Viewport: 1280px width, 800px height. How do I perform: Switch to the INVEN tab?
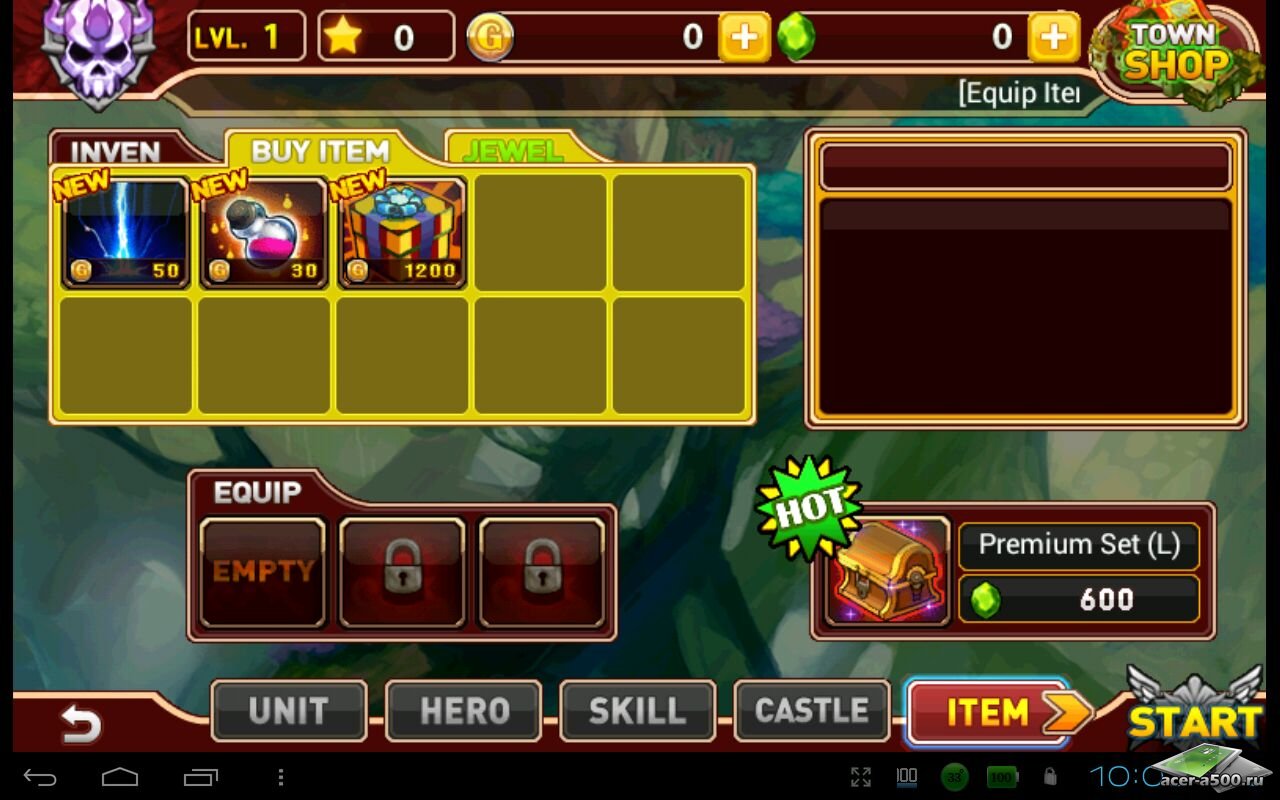[x=116, y=151]
